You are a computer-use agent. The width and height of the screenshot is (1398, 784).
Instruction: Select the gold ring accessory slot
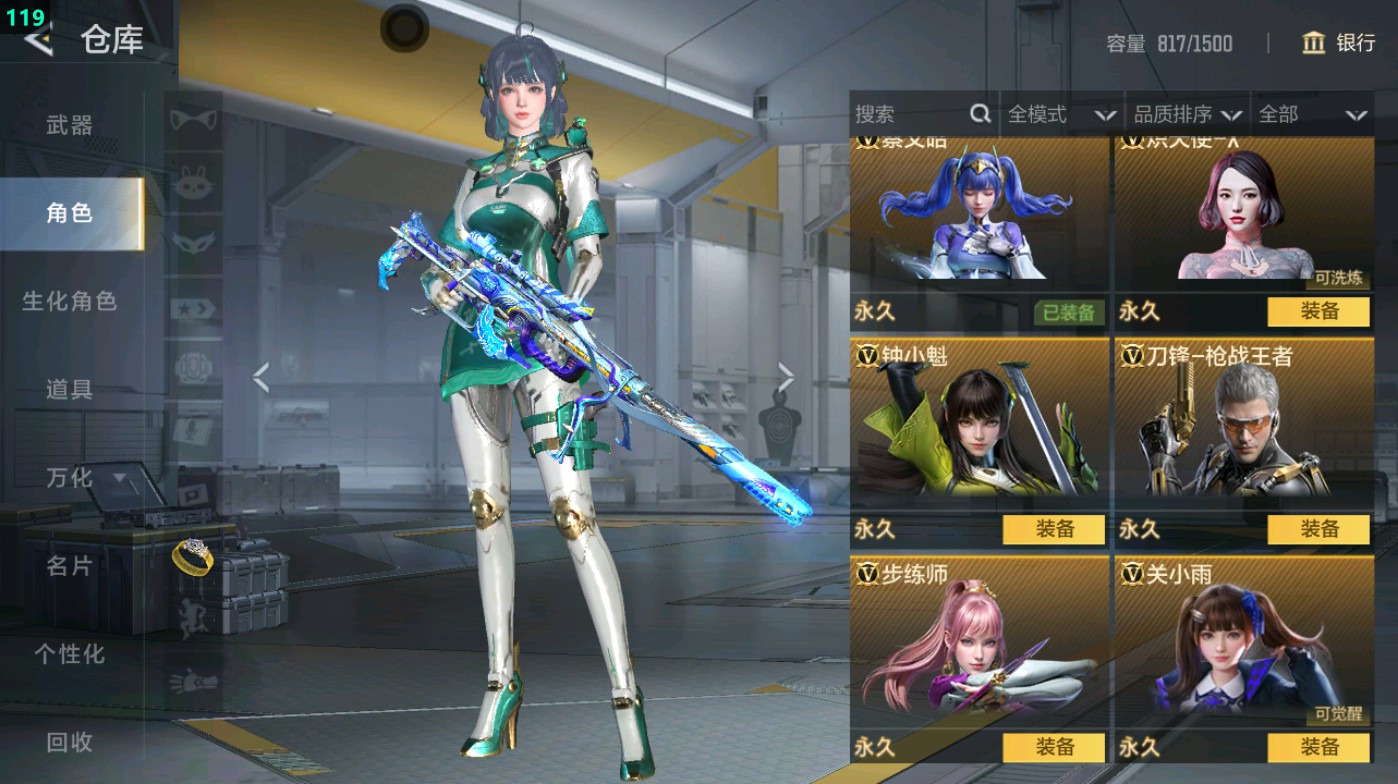click(x=191, y=556)
